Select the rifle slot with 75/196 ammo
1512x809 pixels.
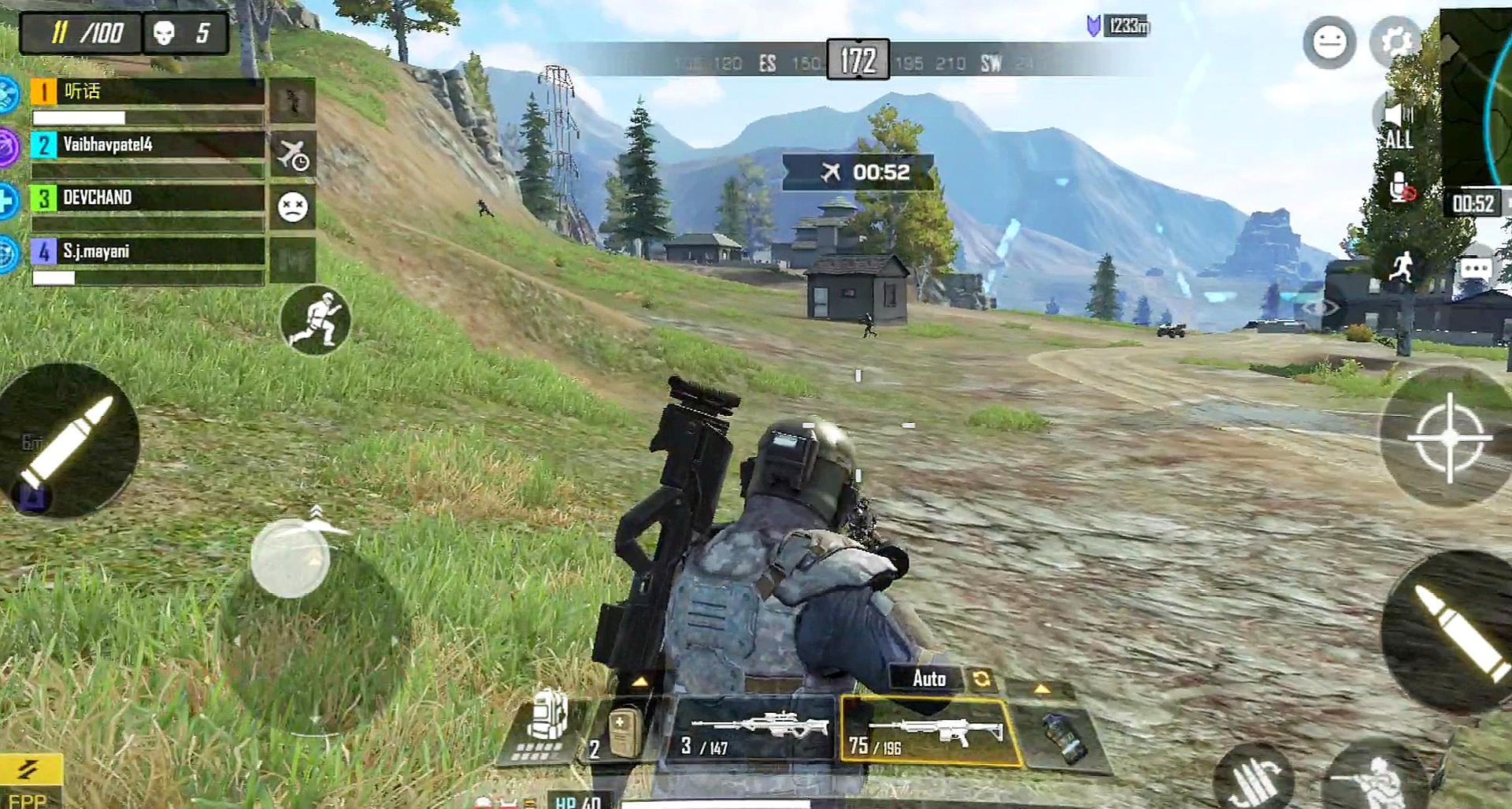[929, 733]
